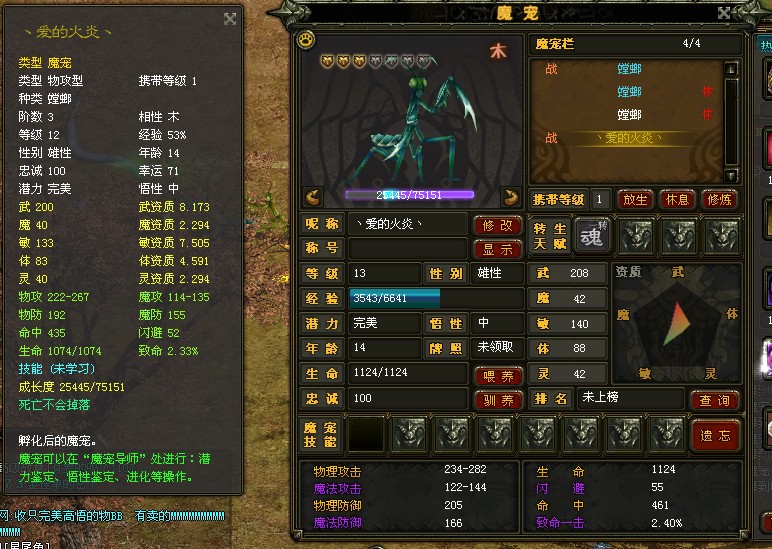Show the previous pet with left arrow
The image size is (772, 549).
coord(312,197)
